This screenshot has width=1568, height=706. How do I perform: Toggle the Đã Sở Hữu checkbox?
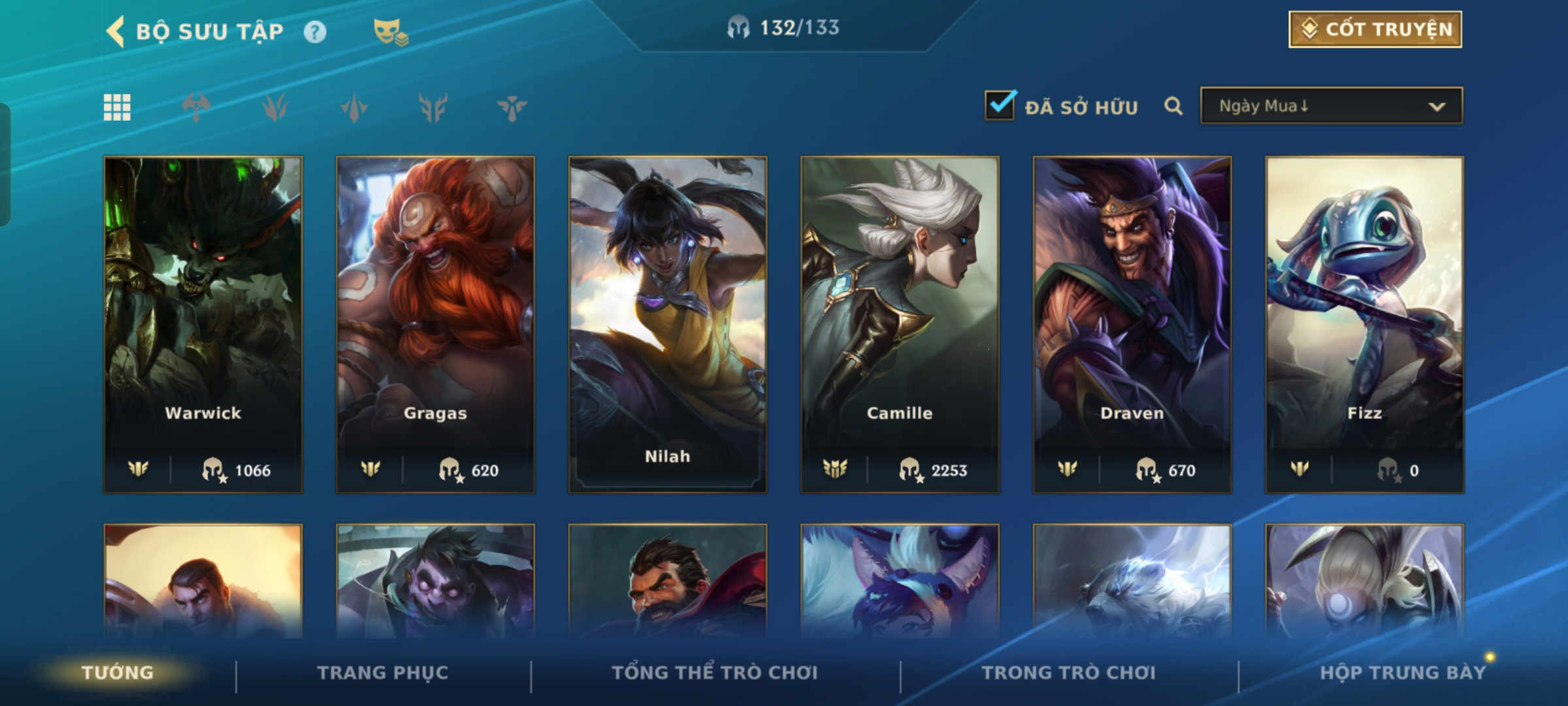click(1000, 106)
